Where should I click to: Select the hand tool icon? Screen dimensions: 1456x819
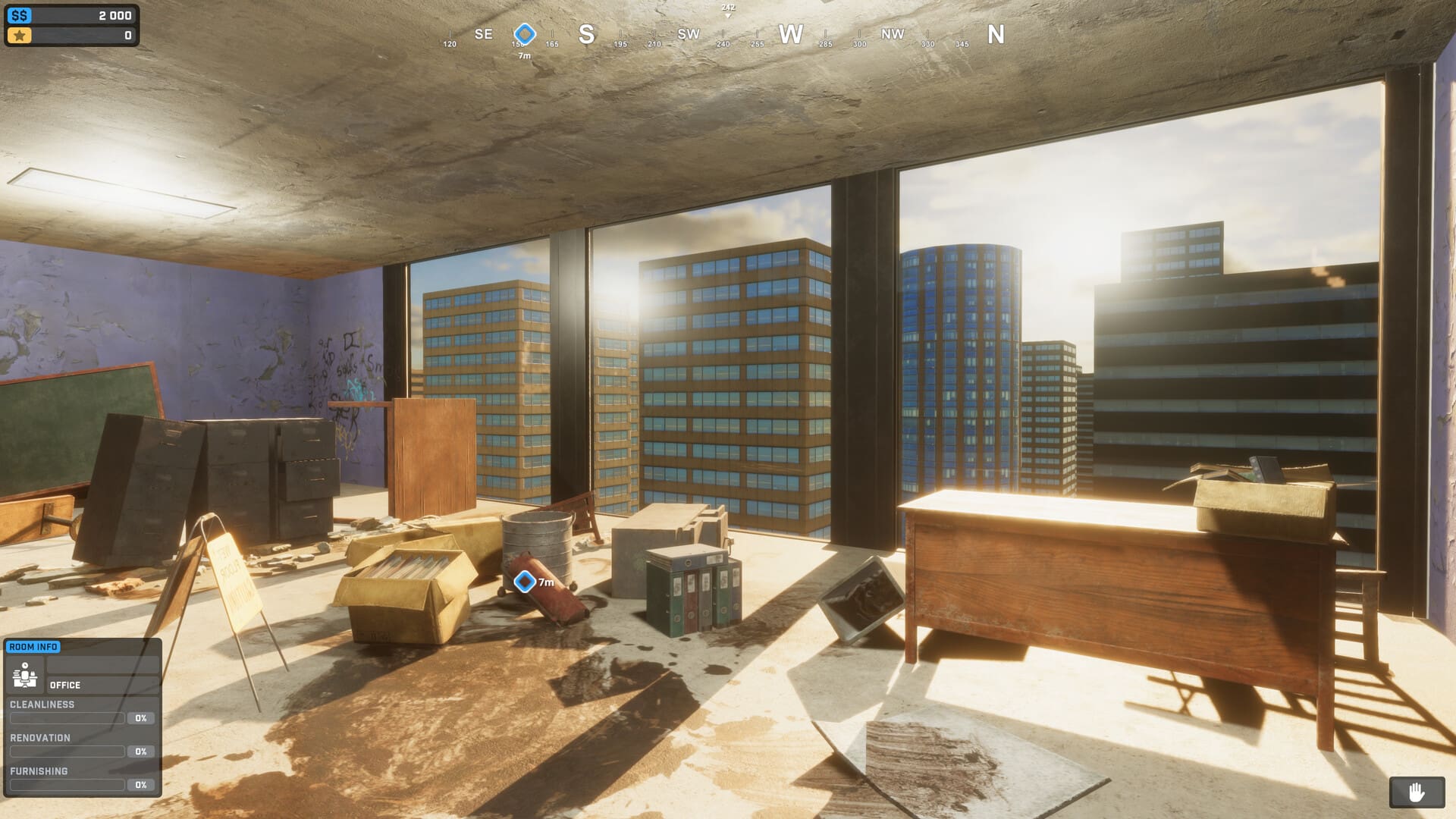tap(1416, 793)
